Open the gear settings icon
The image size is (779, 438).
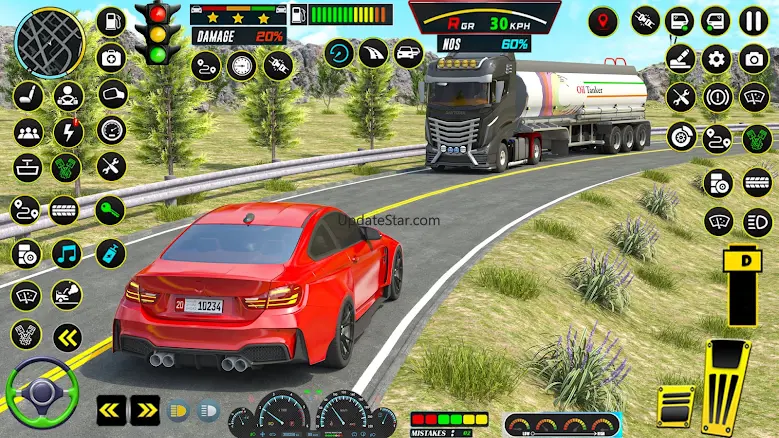click(716, 59)
